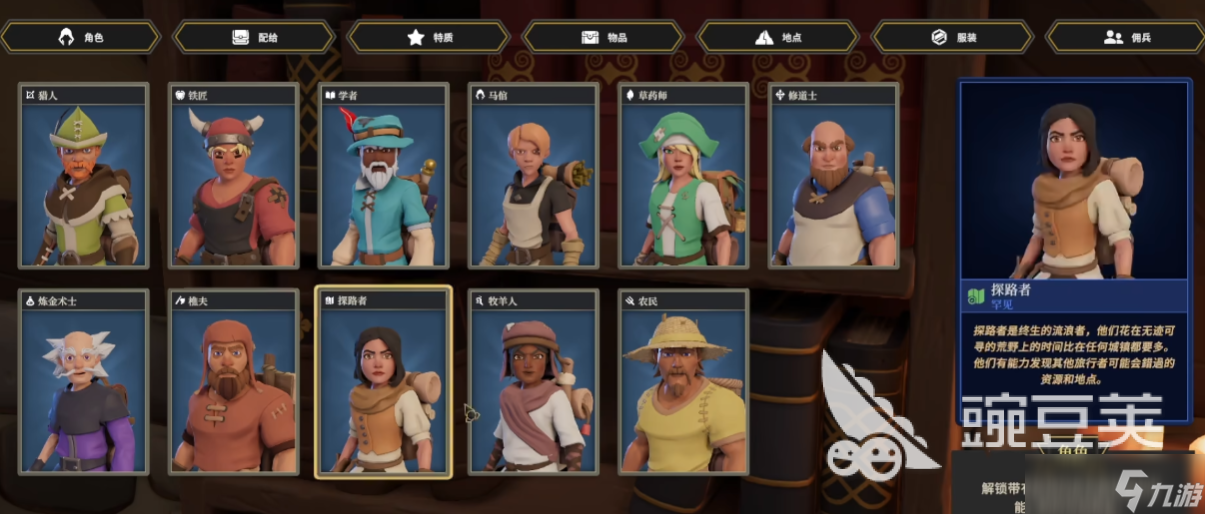This screenshot has width=1205, height=514.
Task: Select the 服装 tab
Action: [953, 37]
